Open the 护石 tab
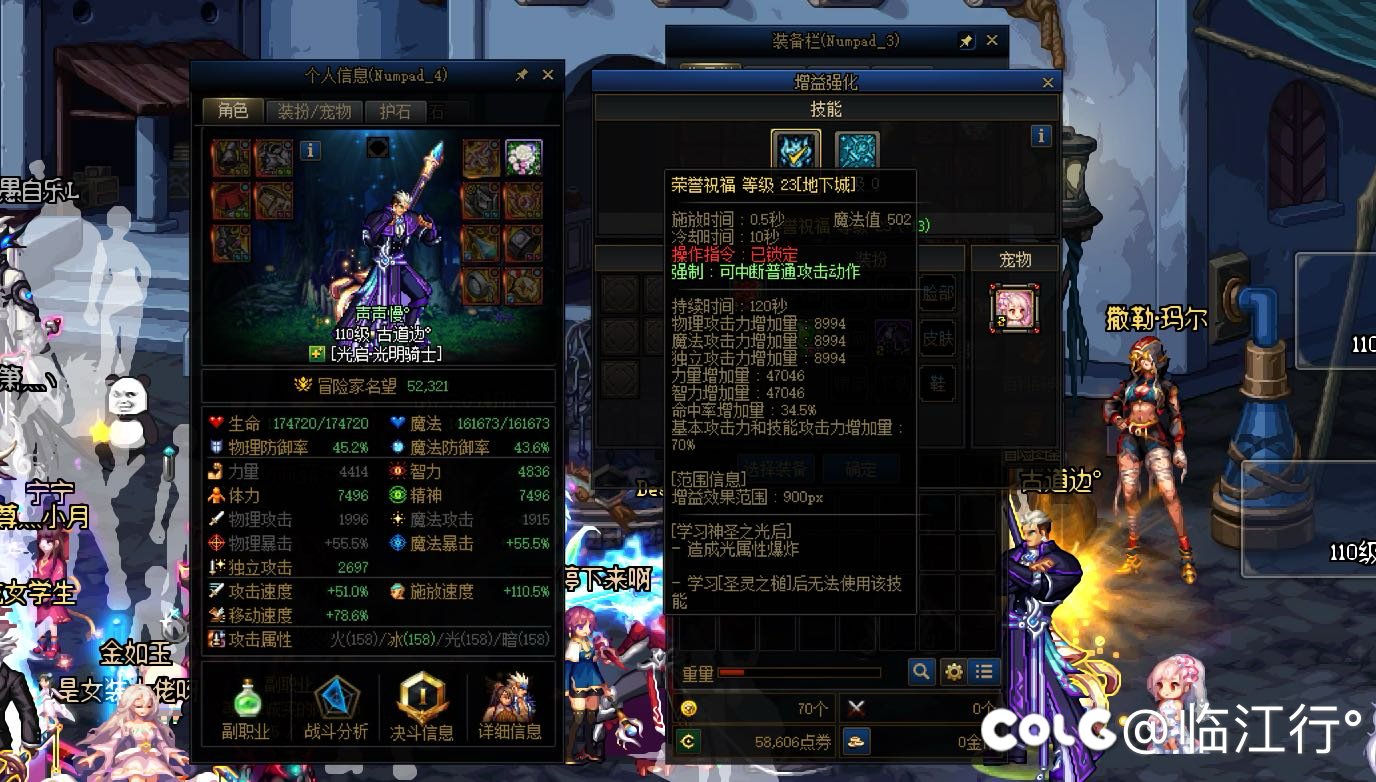The height and width of the screenshot is (782, 1376). [392, 112]
